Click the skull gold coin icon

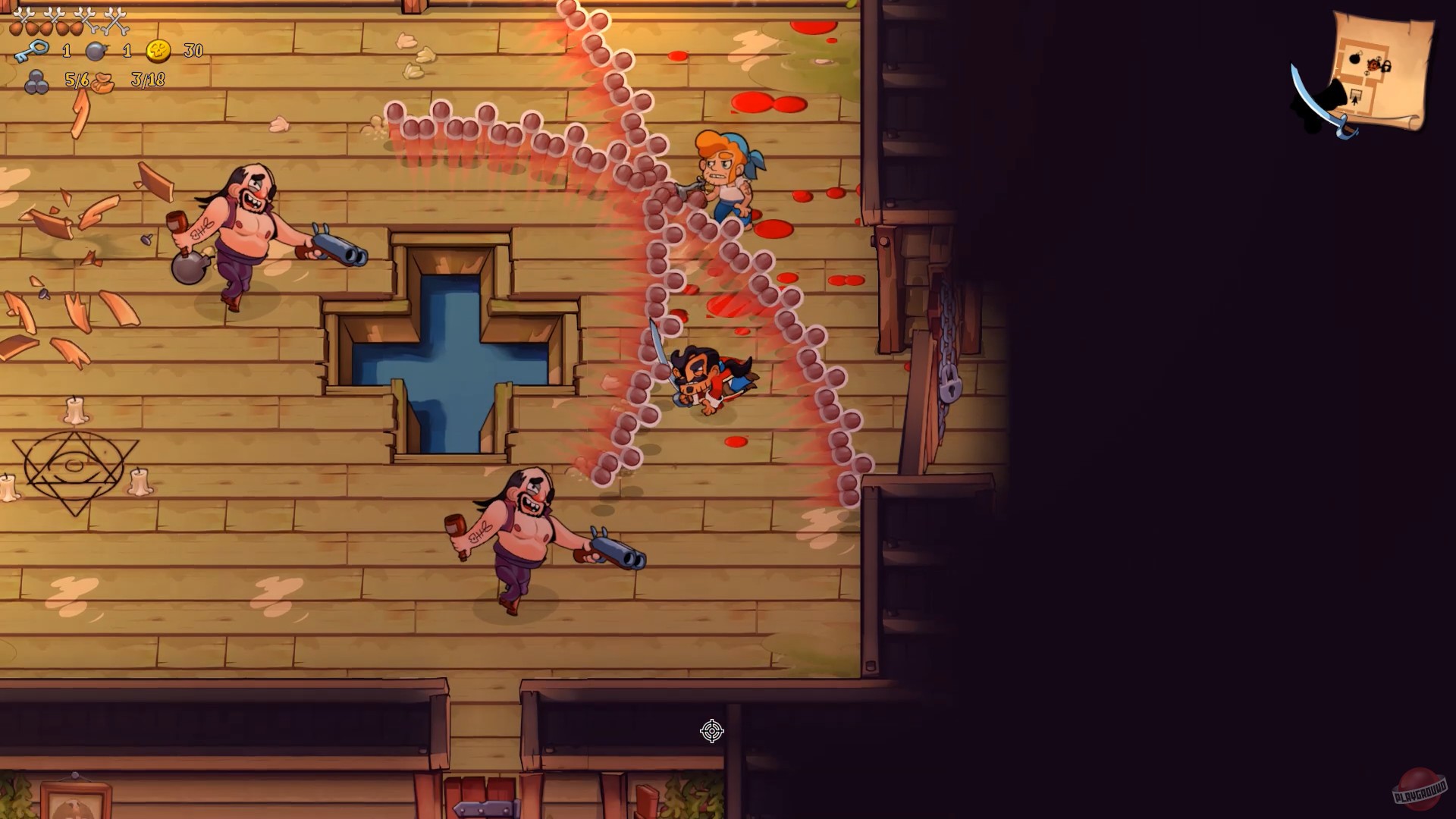click(x=158, y=53)
